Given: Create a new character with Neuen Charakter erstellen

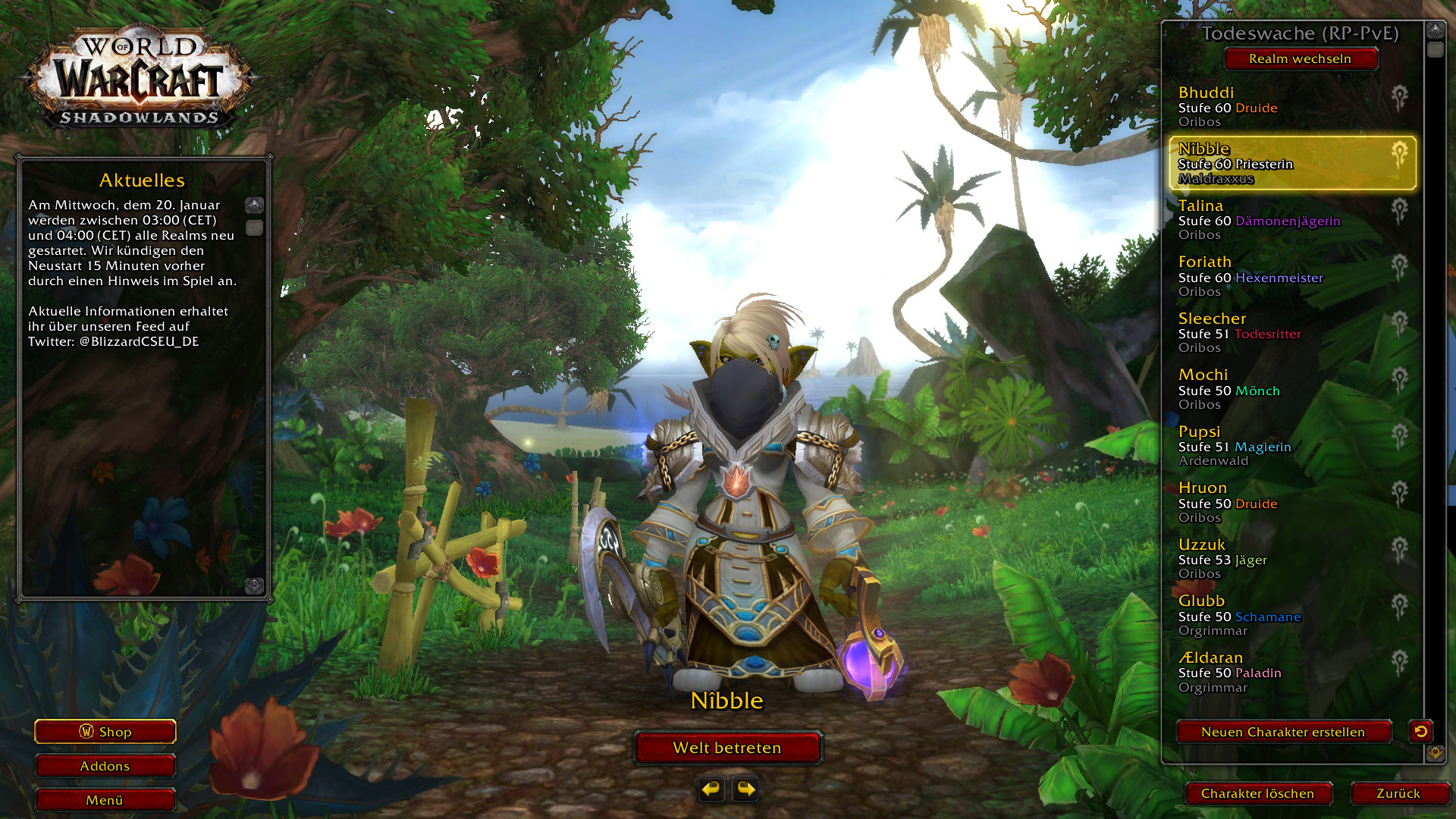Looking at the screenshot, I should [x=1283, y=732].
